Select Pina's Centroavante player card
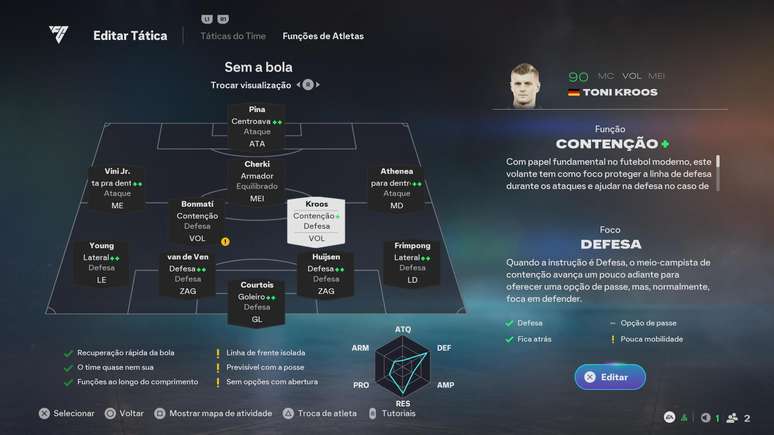 [x=257, y=126]
